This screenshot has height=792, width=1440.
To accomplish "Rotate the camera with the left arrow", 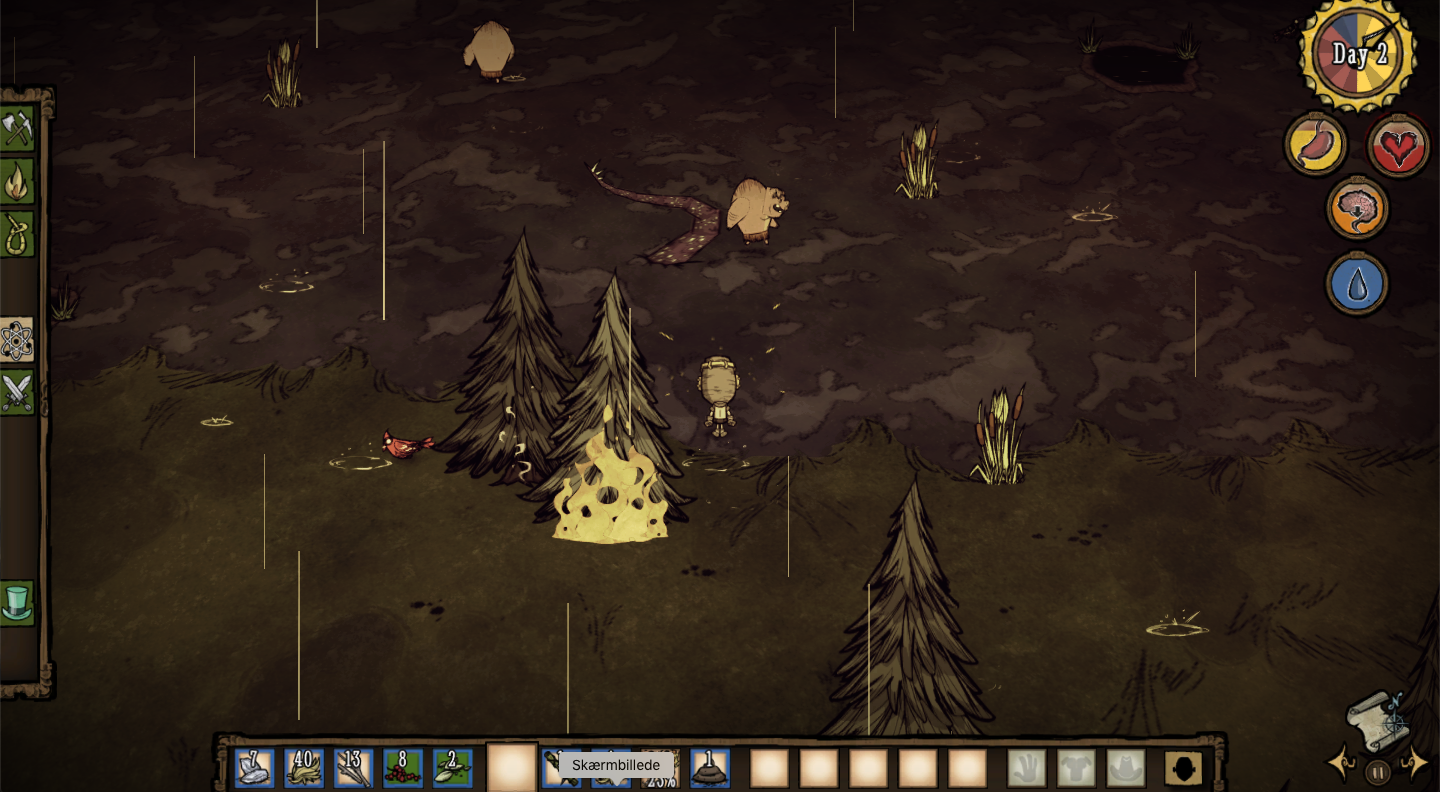I will (1340, 763).
